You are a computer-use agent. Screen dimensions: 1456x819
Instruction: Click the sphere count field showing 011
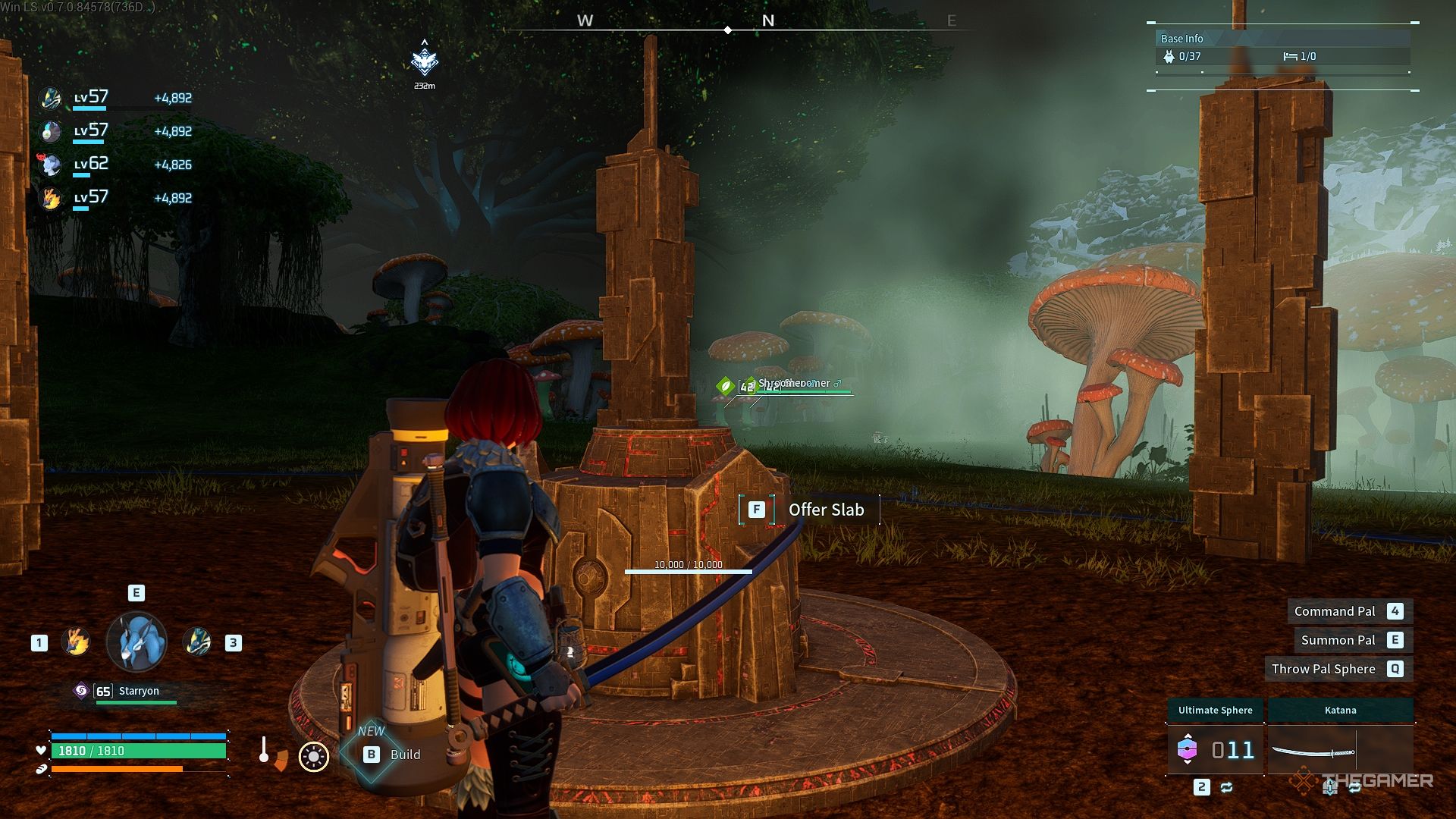click(x=1235, y=750)
